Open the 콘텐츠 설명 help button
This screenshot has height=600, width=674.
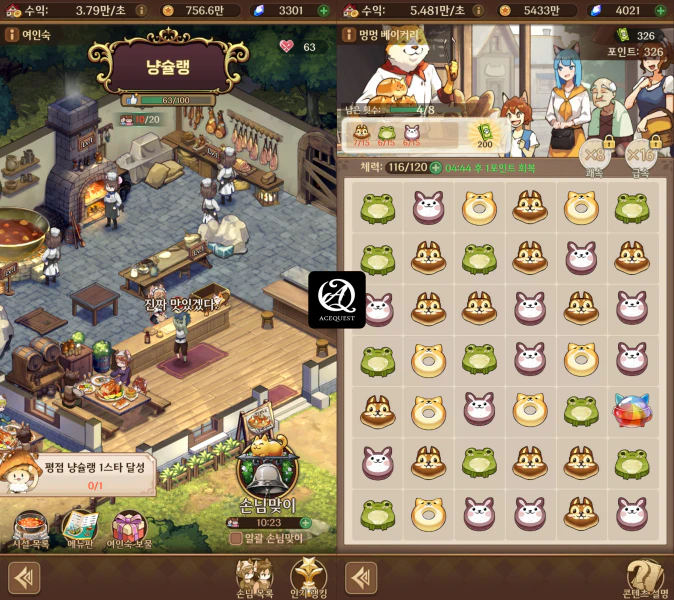(x=646, y=578)
